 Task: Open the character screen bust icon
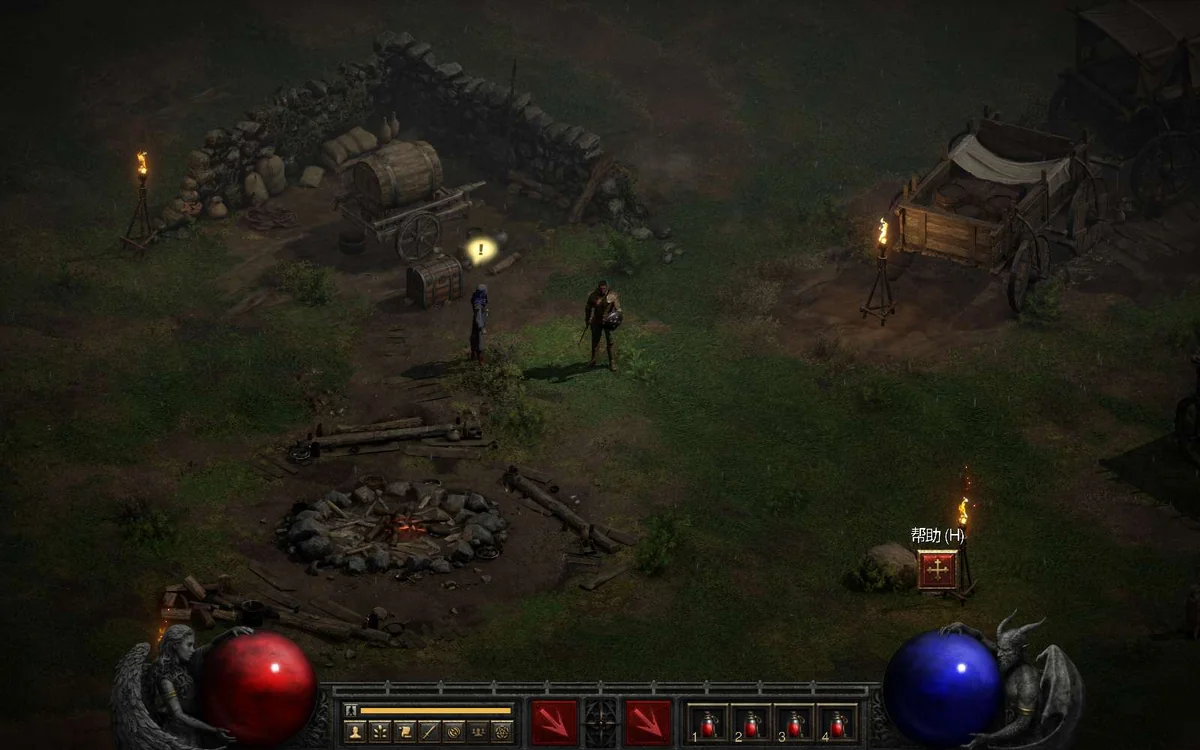tap(355, 731)
